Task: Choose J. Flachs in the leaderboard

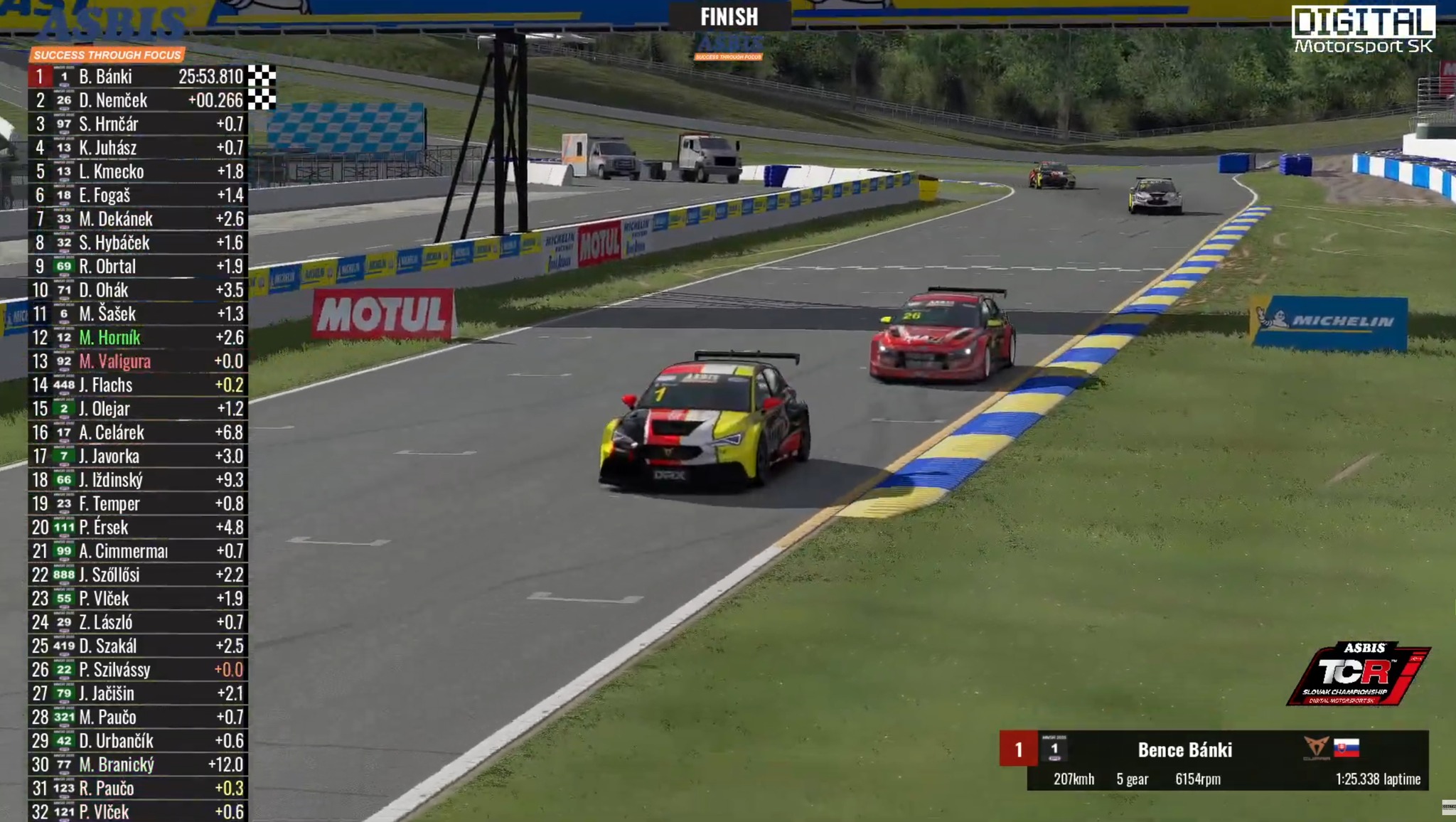Action: (x=106, y=385)
